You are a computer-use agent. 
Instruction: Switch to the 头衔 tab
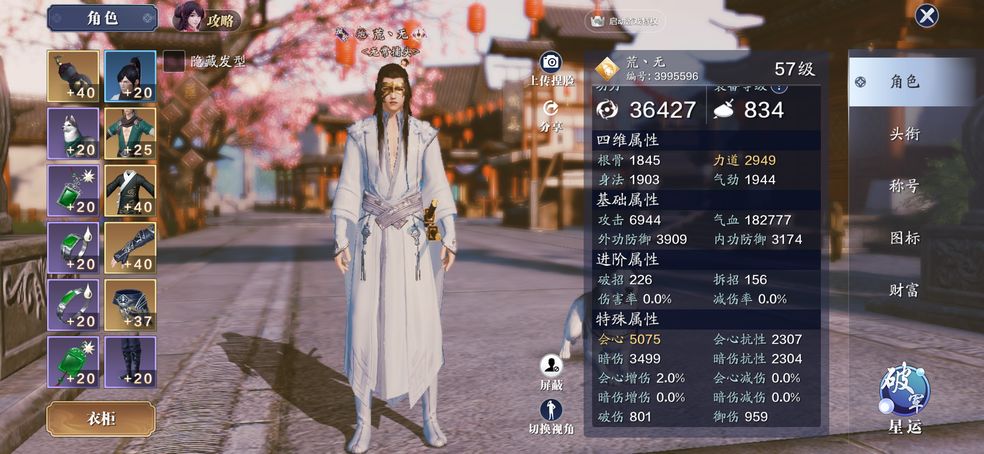pyautogui.click(x=904, y=134)
